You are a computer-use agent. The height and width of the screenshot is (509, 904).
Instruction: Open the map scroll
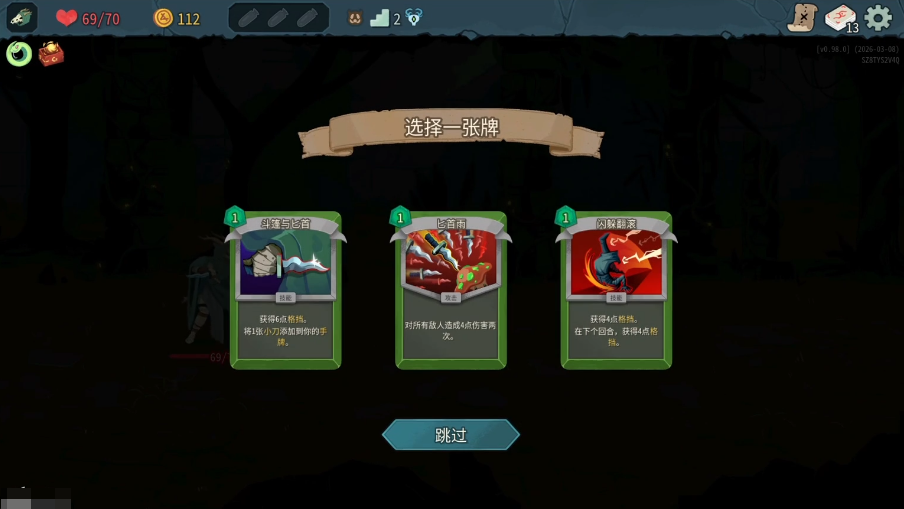click(x=802, y=17)
